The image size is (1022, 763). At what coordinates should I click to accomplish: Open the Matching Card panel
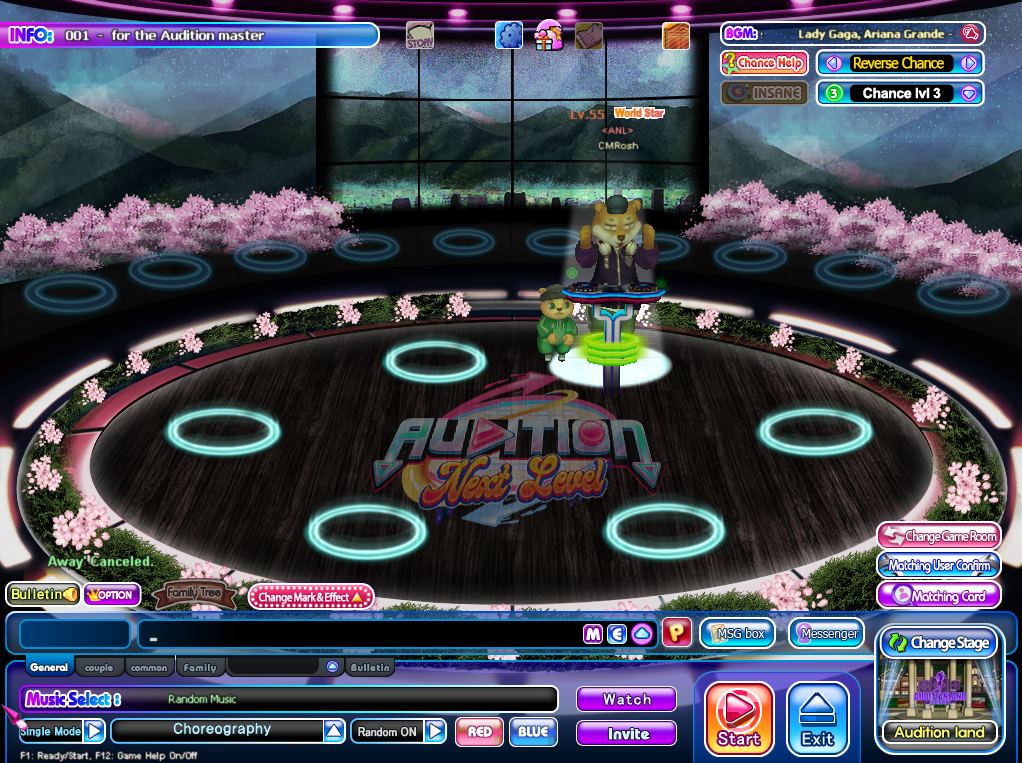938,596
